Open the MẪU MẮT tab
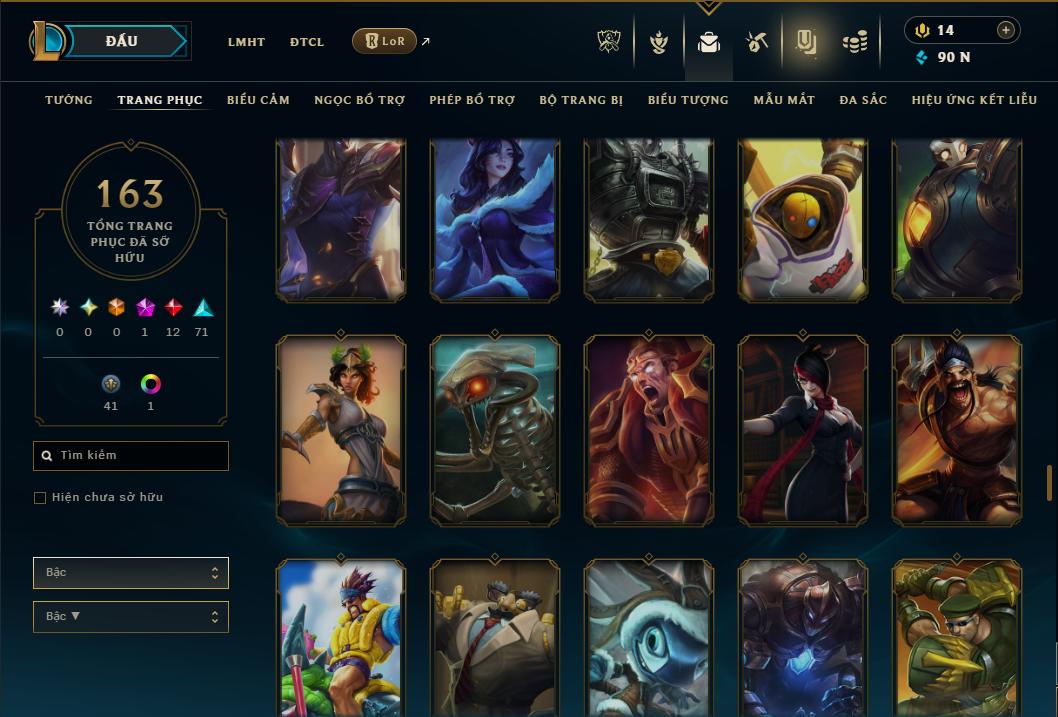 [x=784, y=100]
